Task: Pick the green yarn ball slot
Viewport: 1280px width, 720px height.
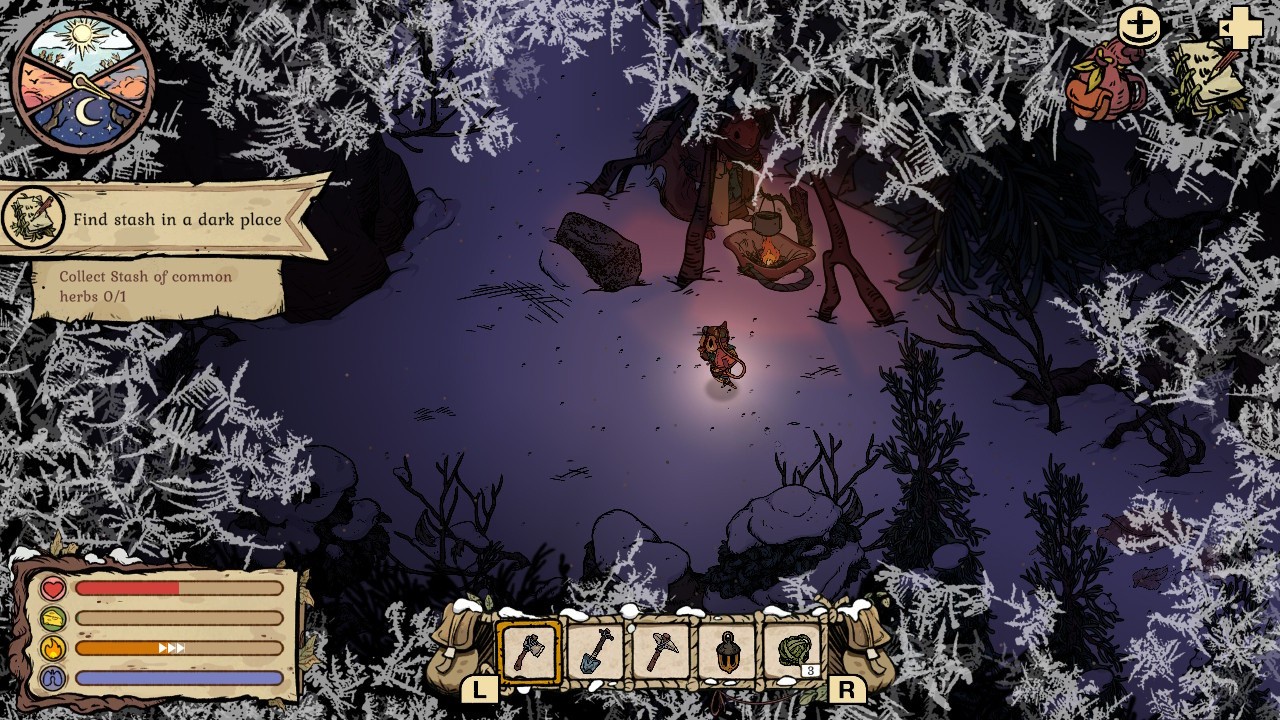Action: click(794, 652)
